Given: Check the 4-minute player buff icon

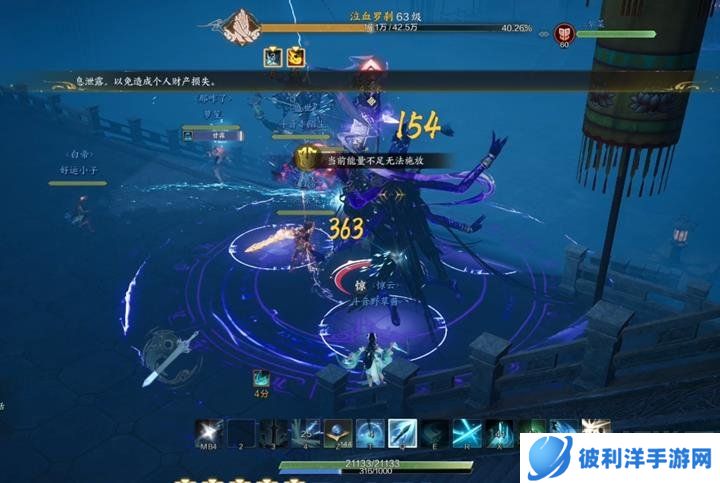Looking at the screenshot, I should click(262, 378).
